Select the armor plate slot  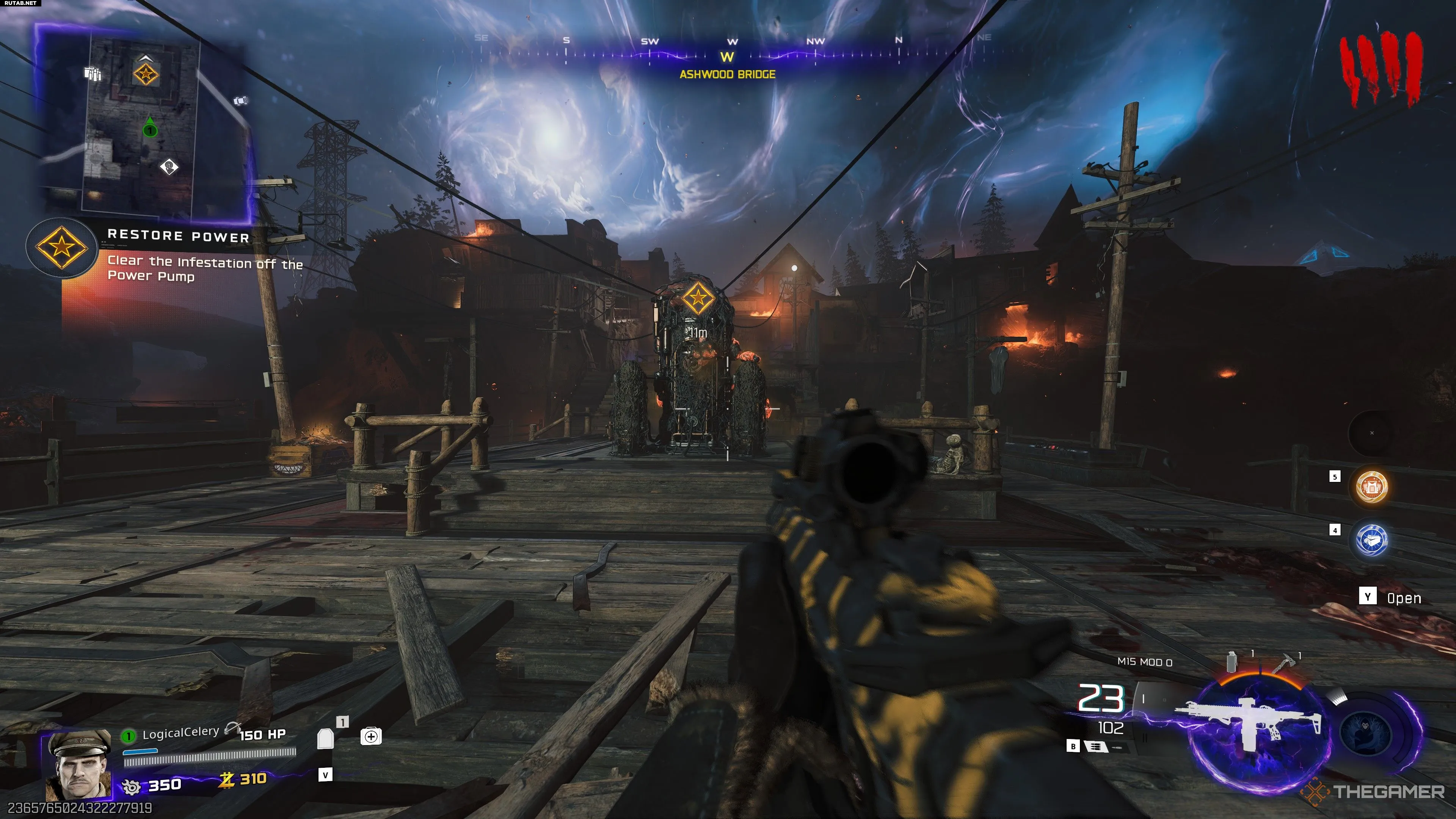(326, 738)
